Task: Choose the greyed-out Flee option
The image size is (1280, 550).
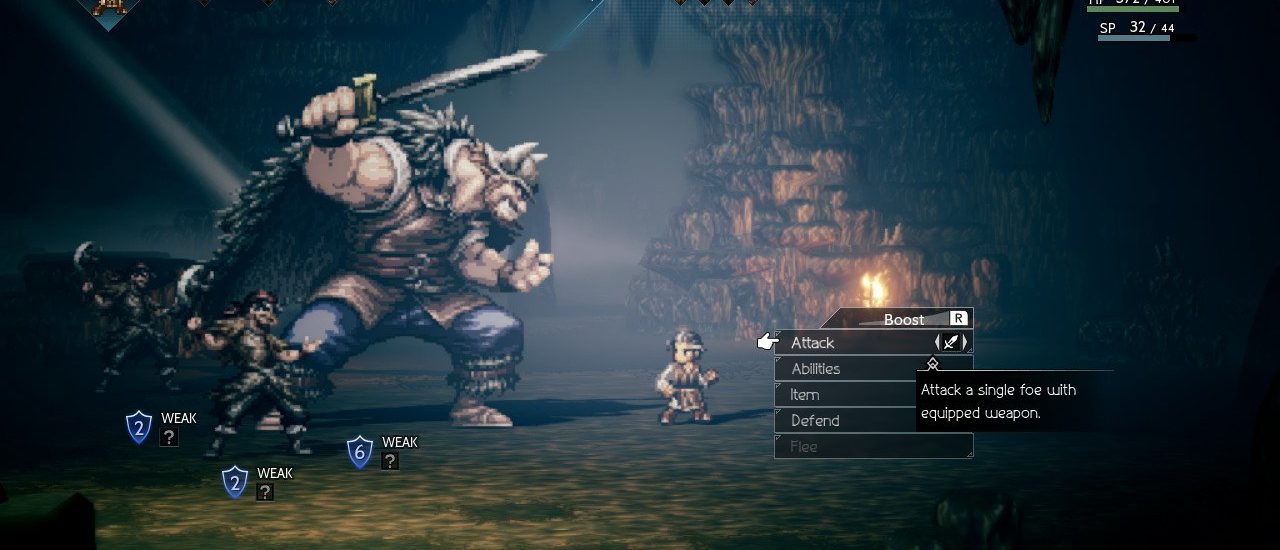Action: (804, 447)
